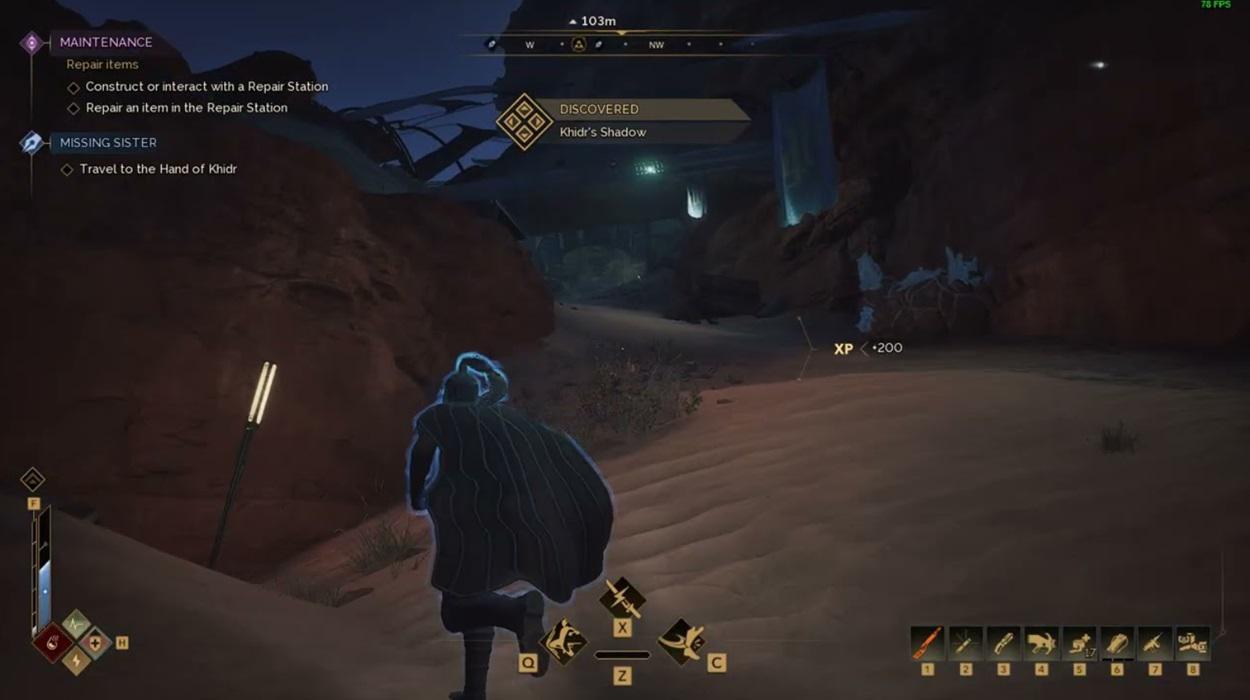The image size is (1250, 700).
Task: Activate the sweeping kick ability icon
Action: 681,641
